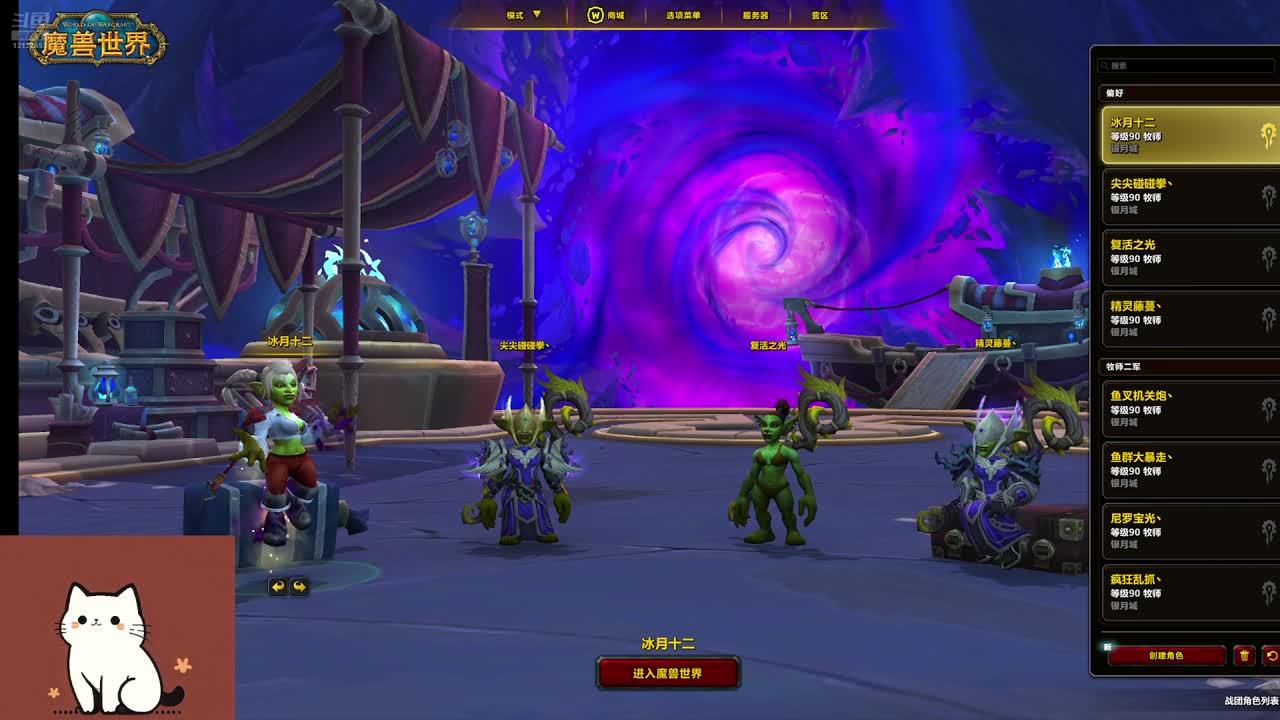Open the 模式 mode dropdown
This screenshot has height=720, width=1280.
pyautogui.click(x=523, y=15)
